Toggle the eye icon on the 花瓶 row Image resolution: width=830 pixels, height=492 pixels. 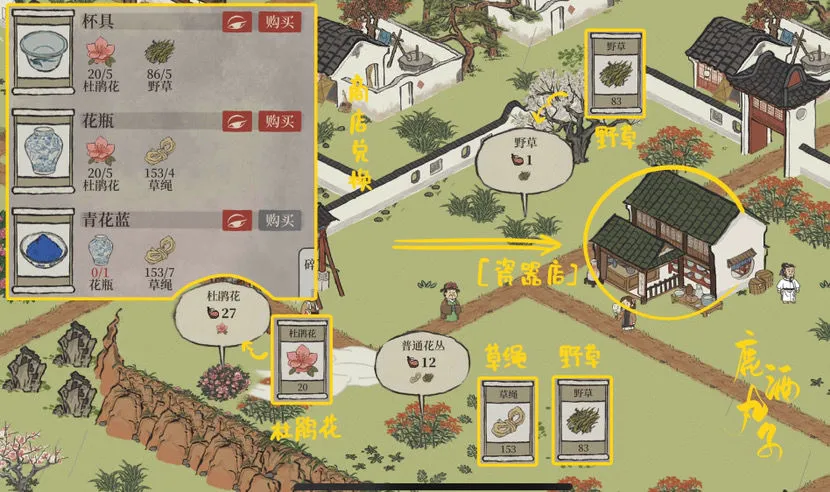pyautogui.click(x=237, y=121)
